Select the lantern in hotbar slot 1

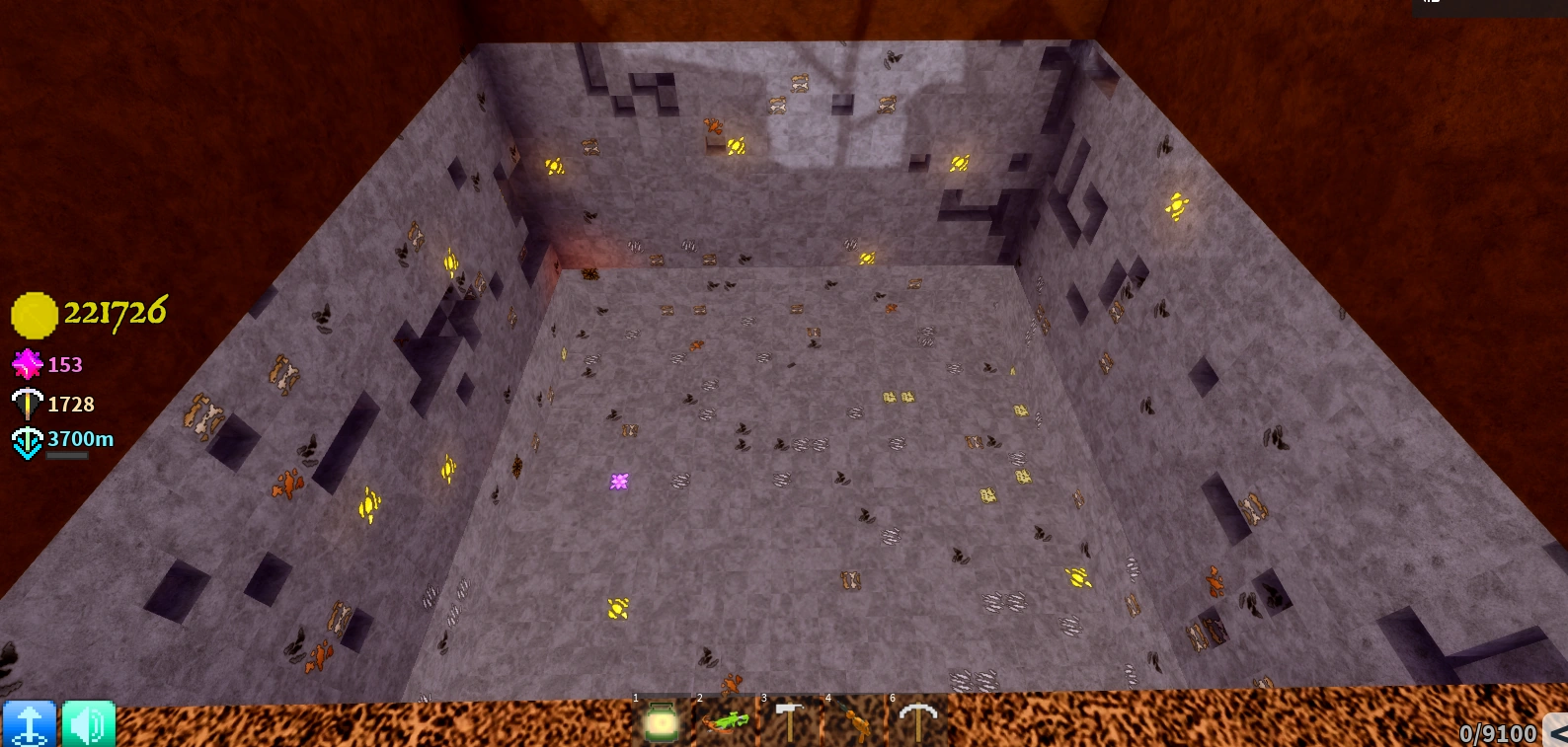[x=663, y=722]
